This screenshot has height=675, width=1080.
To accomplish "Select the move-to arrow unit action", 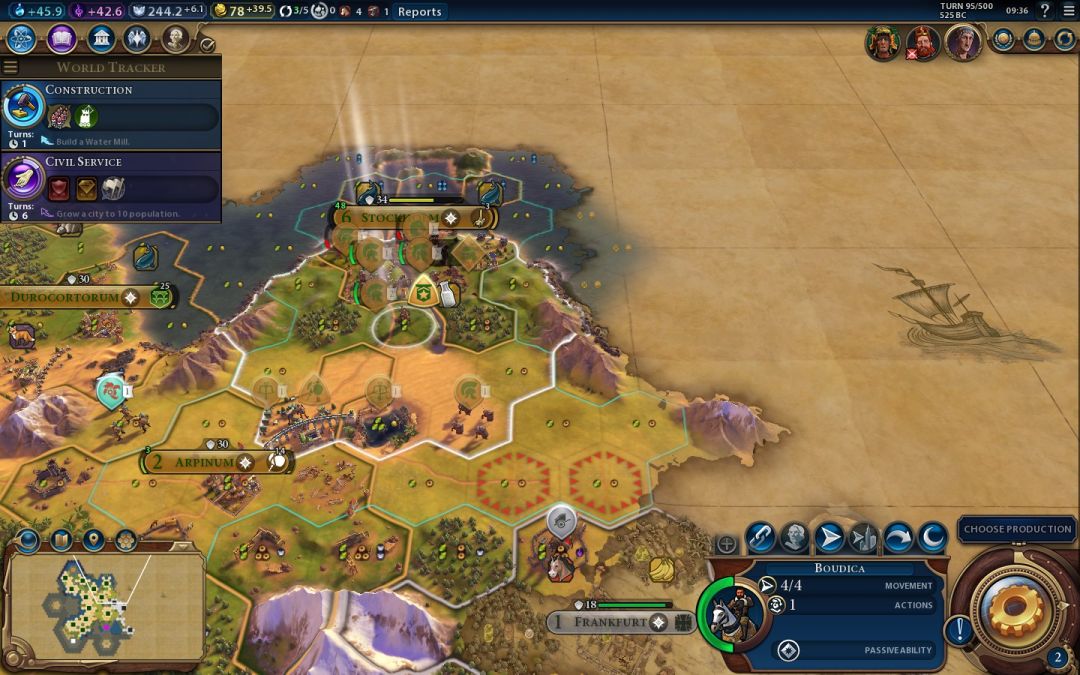I will tap(829, 538).
